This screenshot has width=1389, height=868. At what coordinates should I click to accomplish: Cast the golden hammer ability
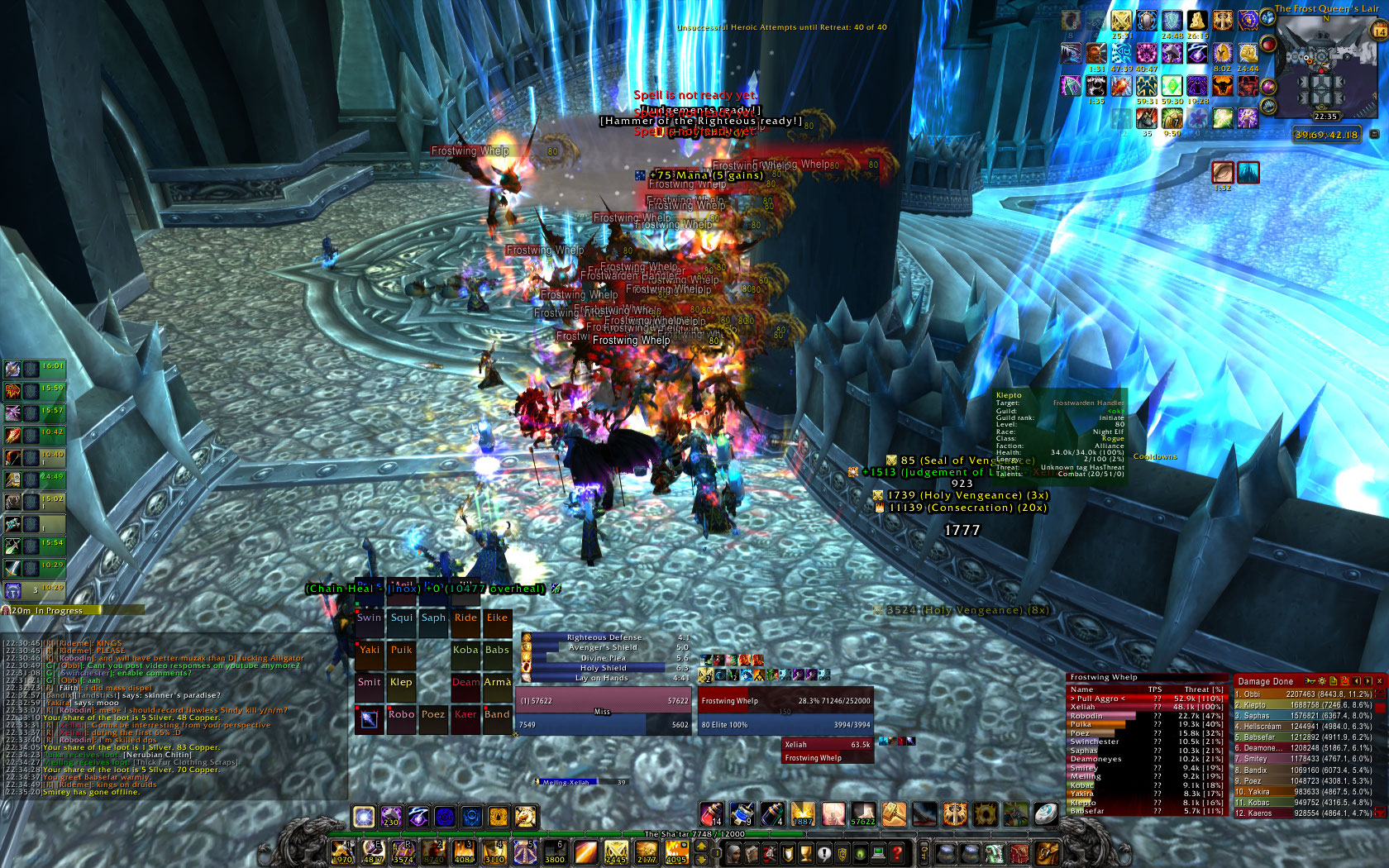tap(894, 814)
